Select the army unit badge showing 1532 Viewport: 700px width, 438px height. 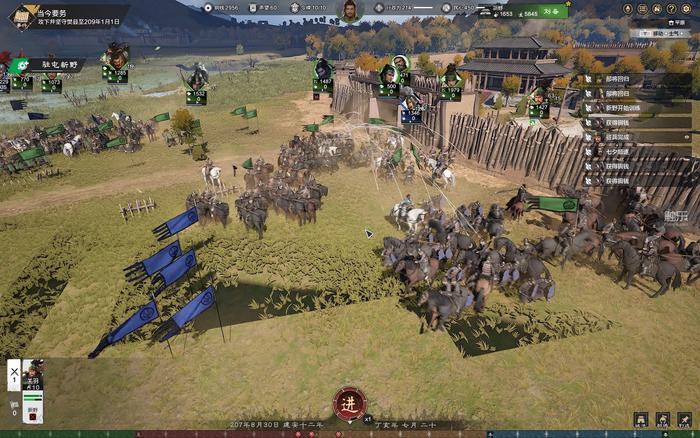coord(196,96)
